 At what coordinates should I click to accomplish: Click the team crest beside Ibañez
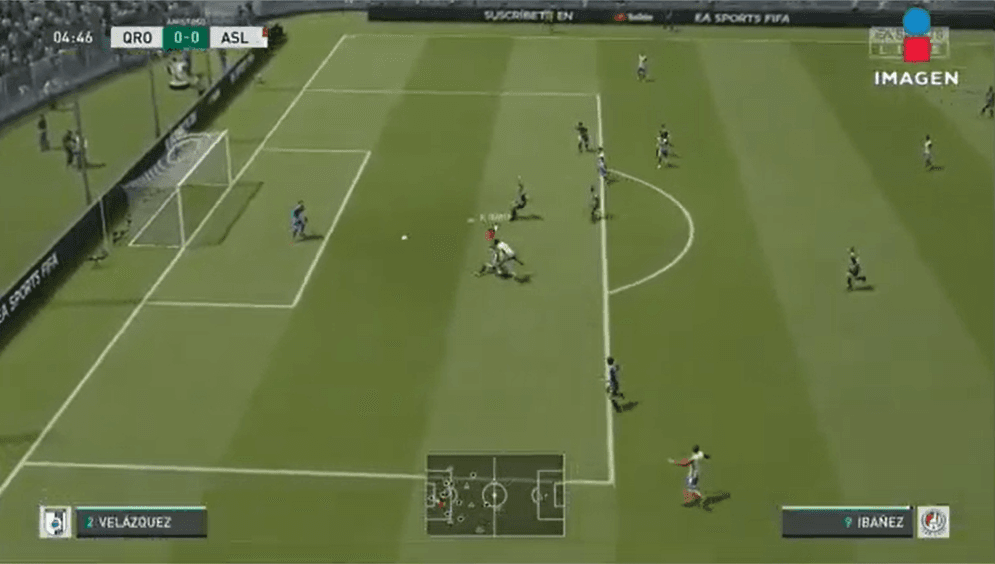click(x=933, y=522)
